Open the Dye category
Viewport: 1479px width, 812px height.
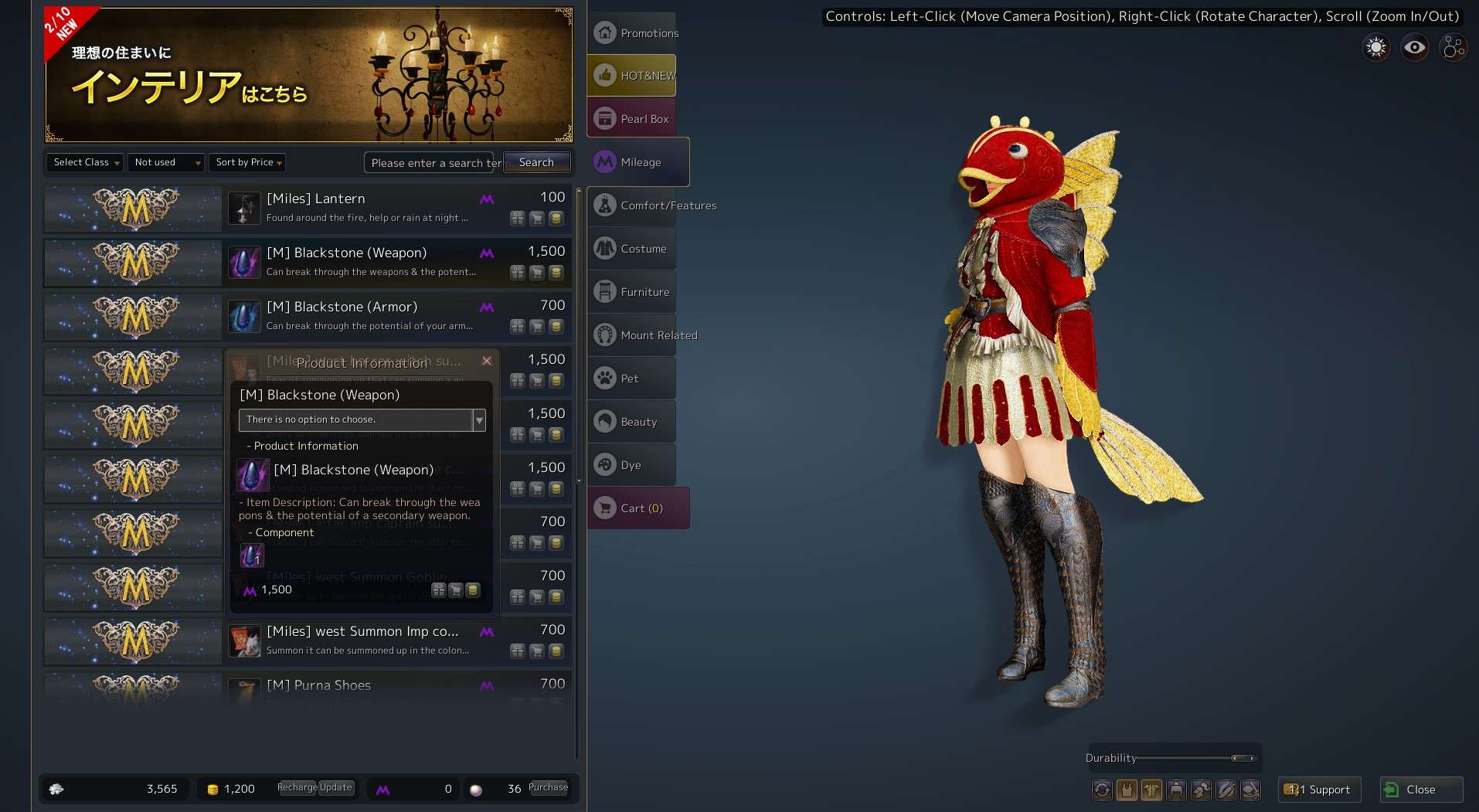pyautogui.click(x=632, y=465)
